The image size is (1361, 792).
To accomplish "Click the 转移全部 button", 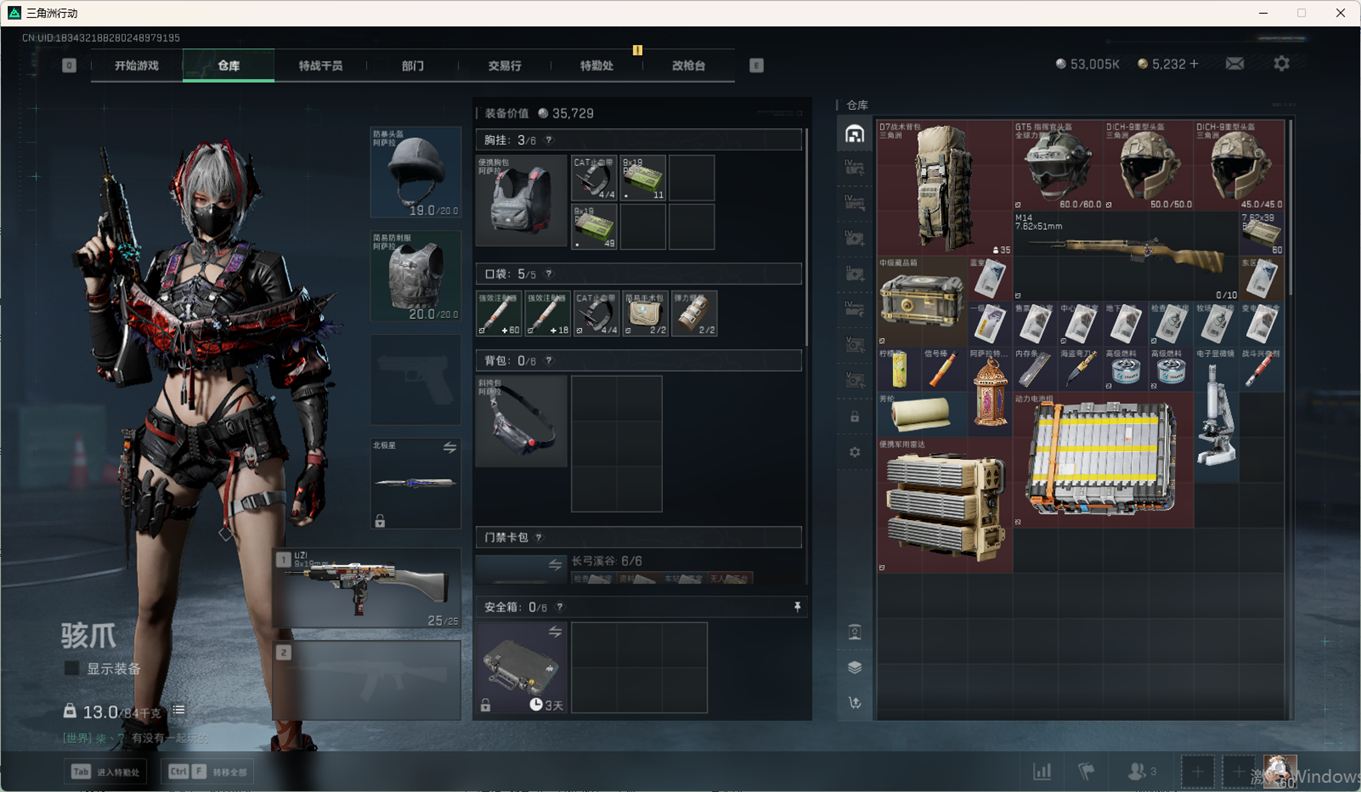I will (x=209, y=771).
